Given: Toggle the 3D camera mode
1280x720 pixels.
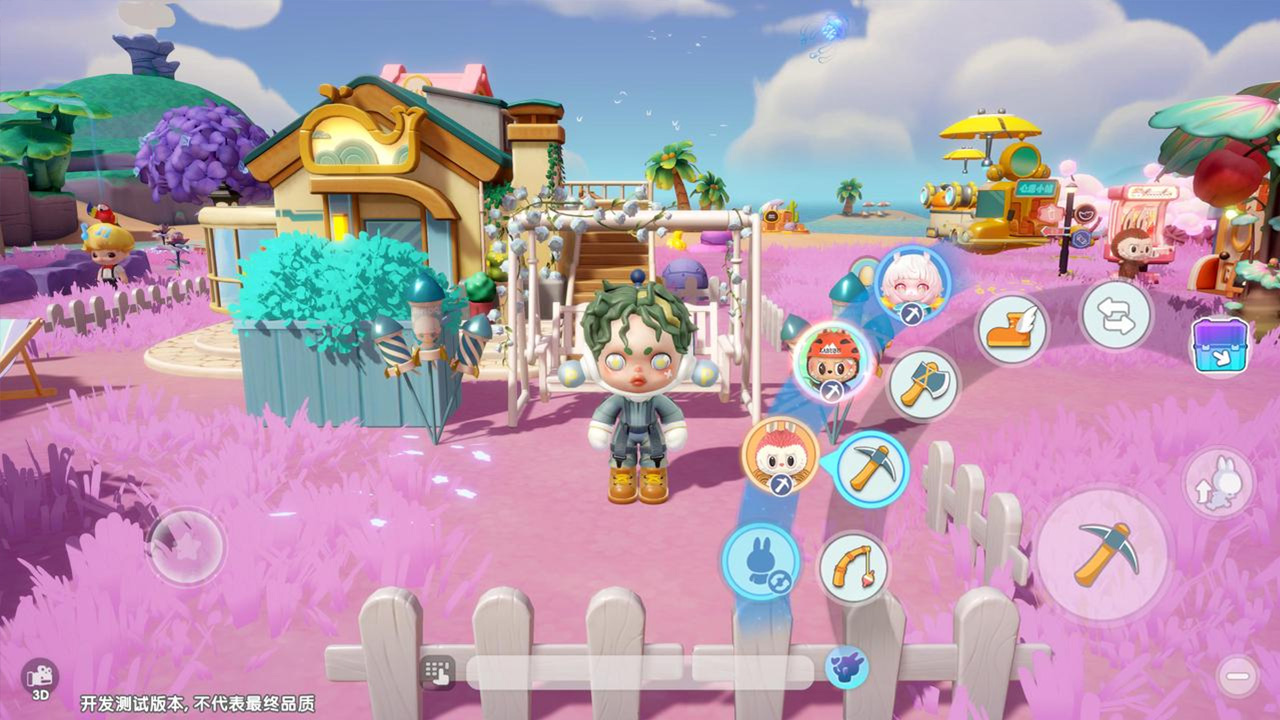Looking at the screenshot, I should [x=41, y=679].
